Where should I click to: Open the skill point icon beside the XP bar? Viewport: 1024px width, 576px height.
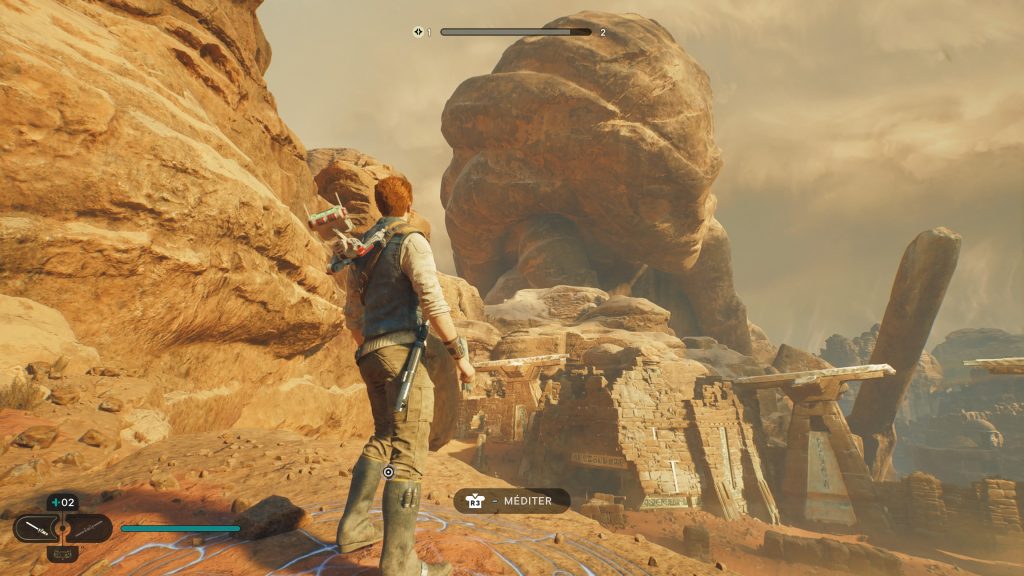click(x=418, y=32)
